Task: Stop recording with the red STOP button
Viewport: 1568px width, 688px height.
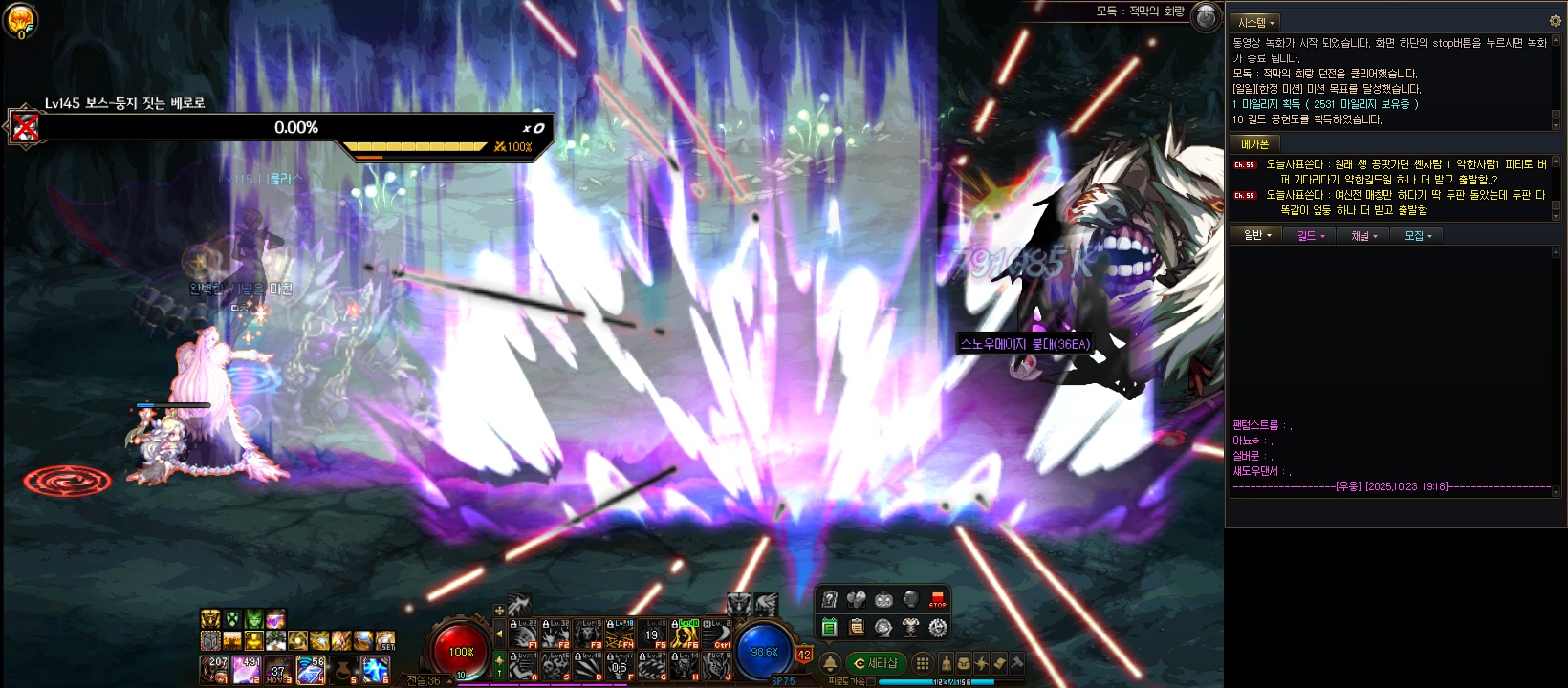Action: click(937, 599)
